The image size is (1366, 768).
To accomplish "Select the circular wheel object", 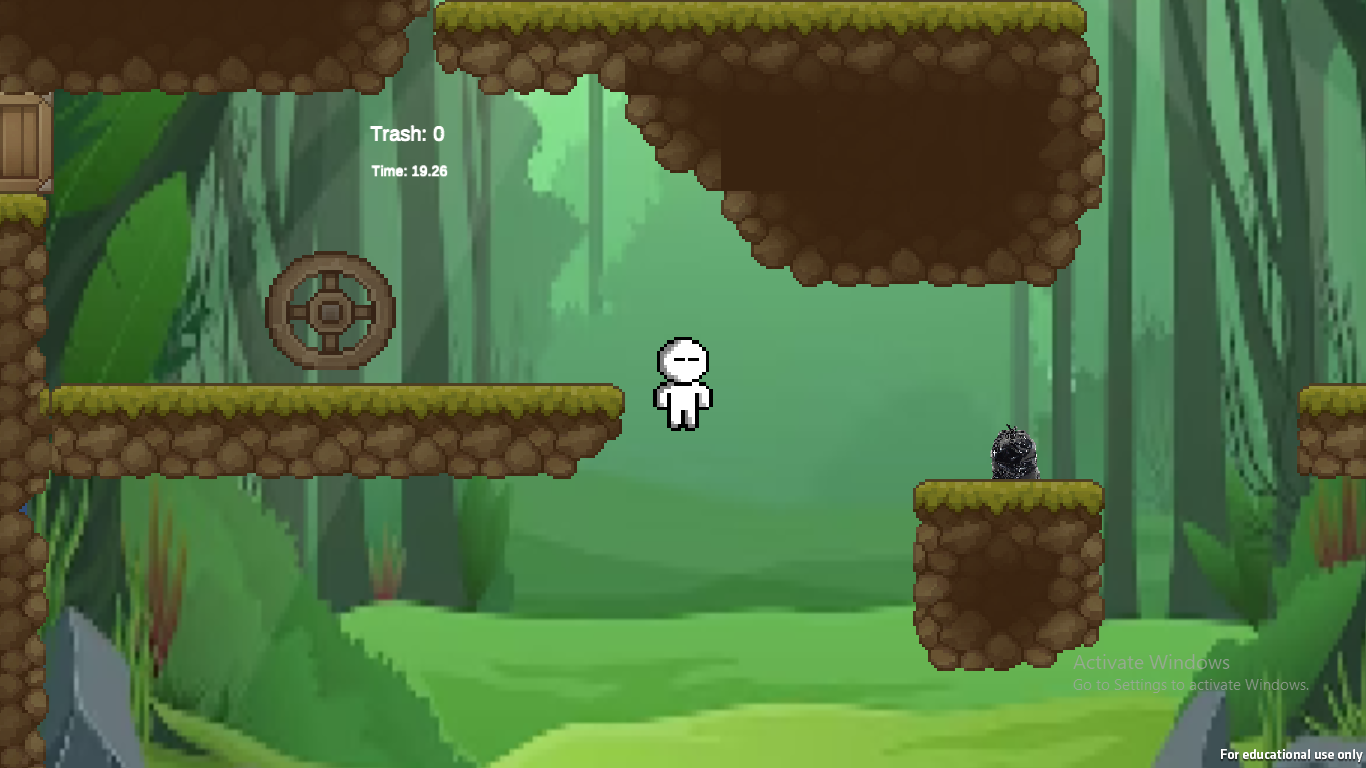I will 330,310.
